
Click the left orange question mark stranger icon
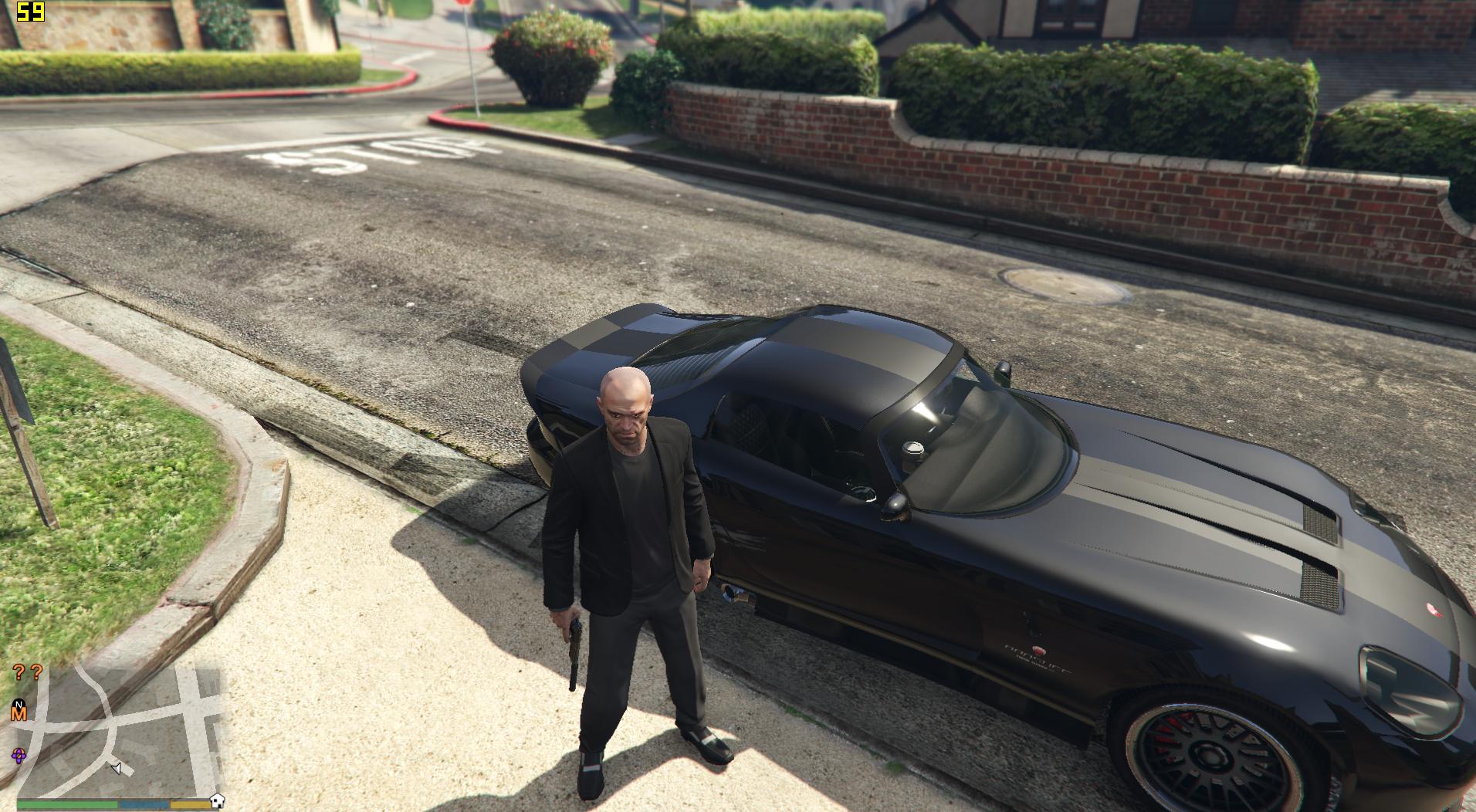click(19, 672)
